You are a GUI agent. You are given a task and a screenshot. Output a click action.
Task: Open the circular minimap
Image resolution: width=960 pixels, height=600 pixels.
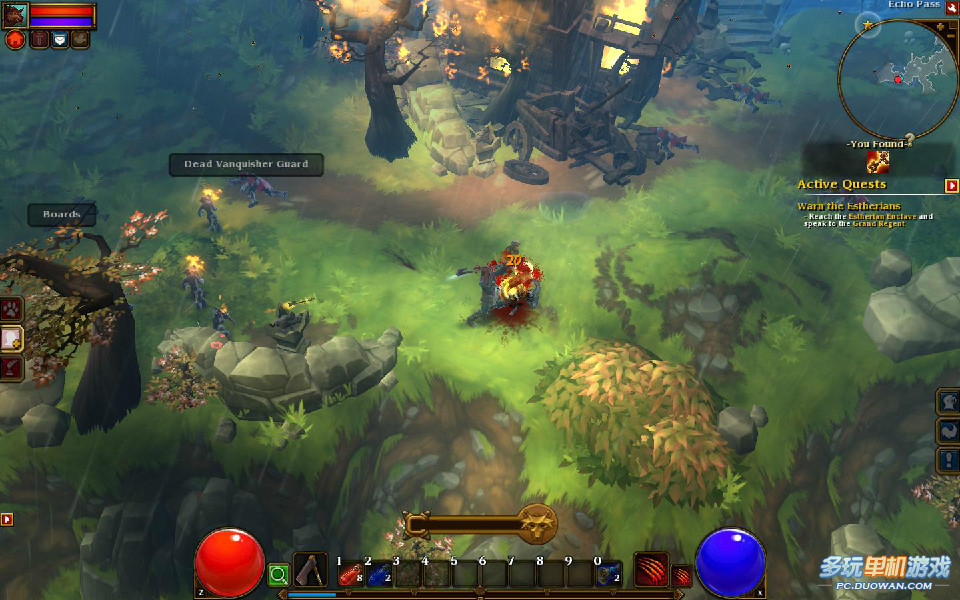(898, 79)
